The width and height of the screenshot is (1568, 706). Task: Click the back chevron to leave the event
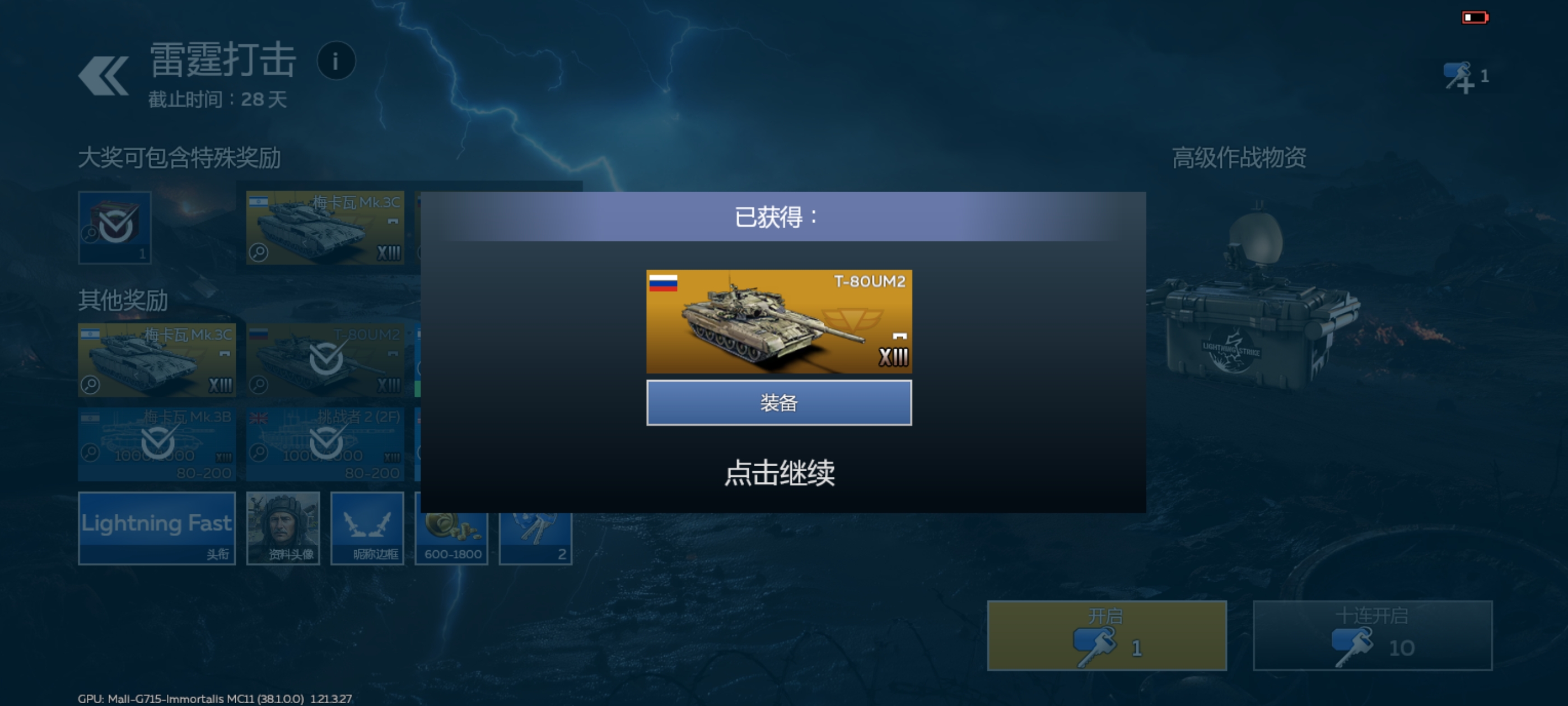coord(103,75)
